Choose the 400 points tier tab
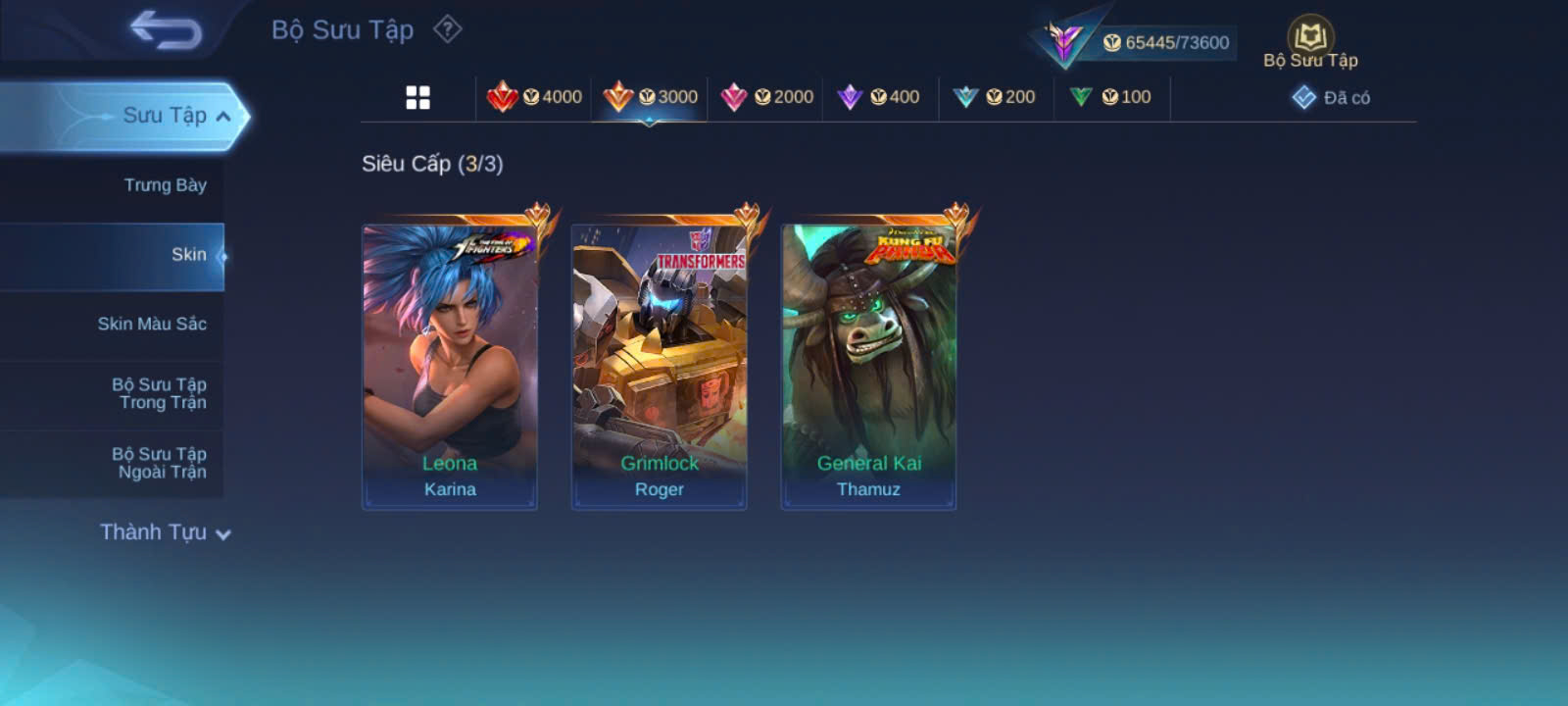Screen dimensions: 1568x706 point(879,97)
